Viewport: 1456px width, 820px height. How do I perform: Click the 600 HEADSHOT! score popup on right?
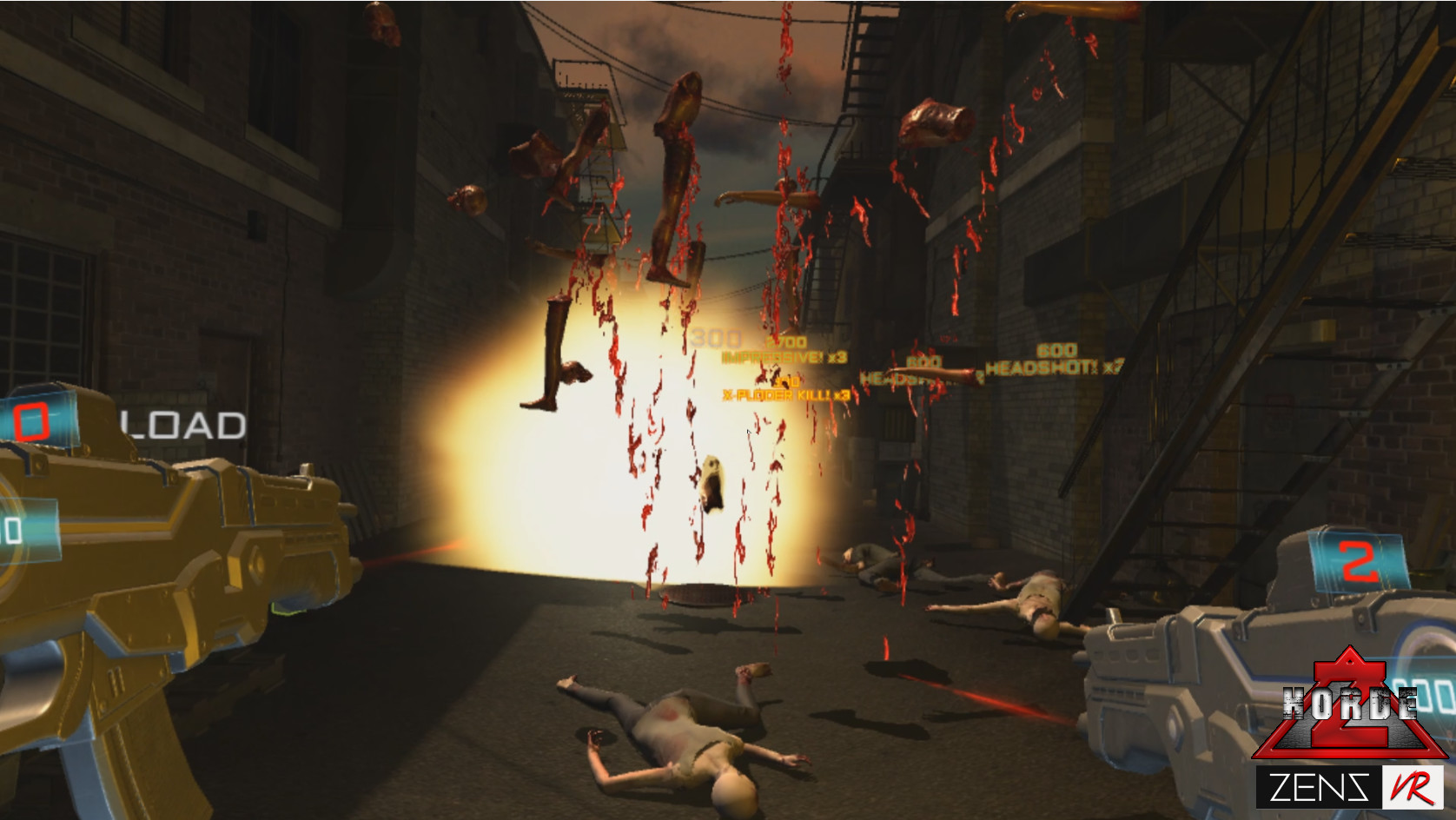point(1054,365)
